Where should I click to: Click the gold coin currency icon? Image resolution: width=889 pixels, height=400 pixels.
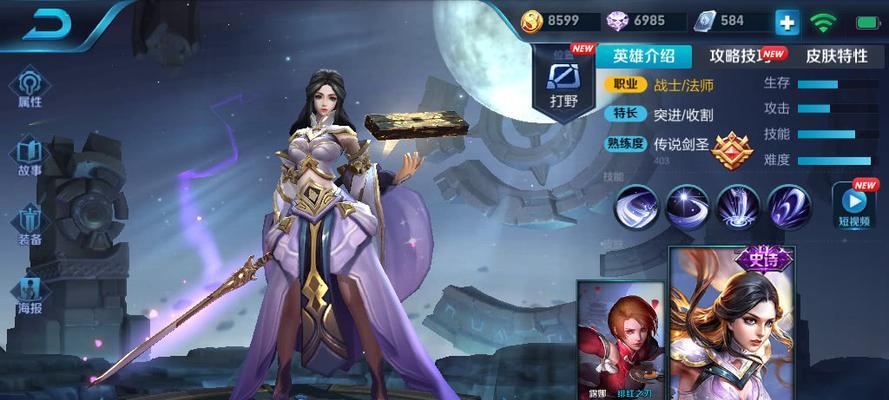coord(531,20)
